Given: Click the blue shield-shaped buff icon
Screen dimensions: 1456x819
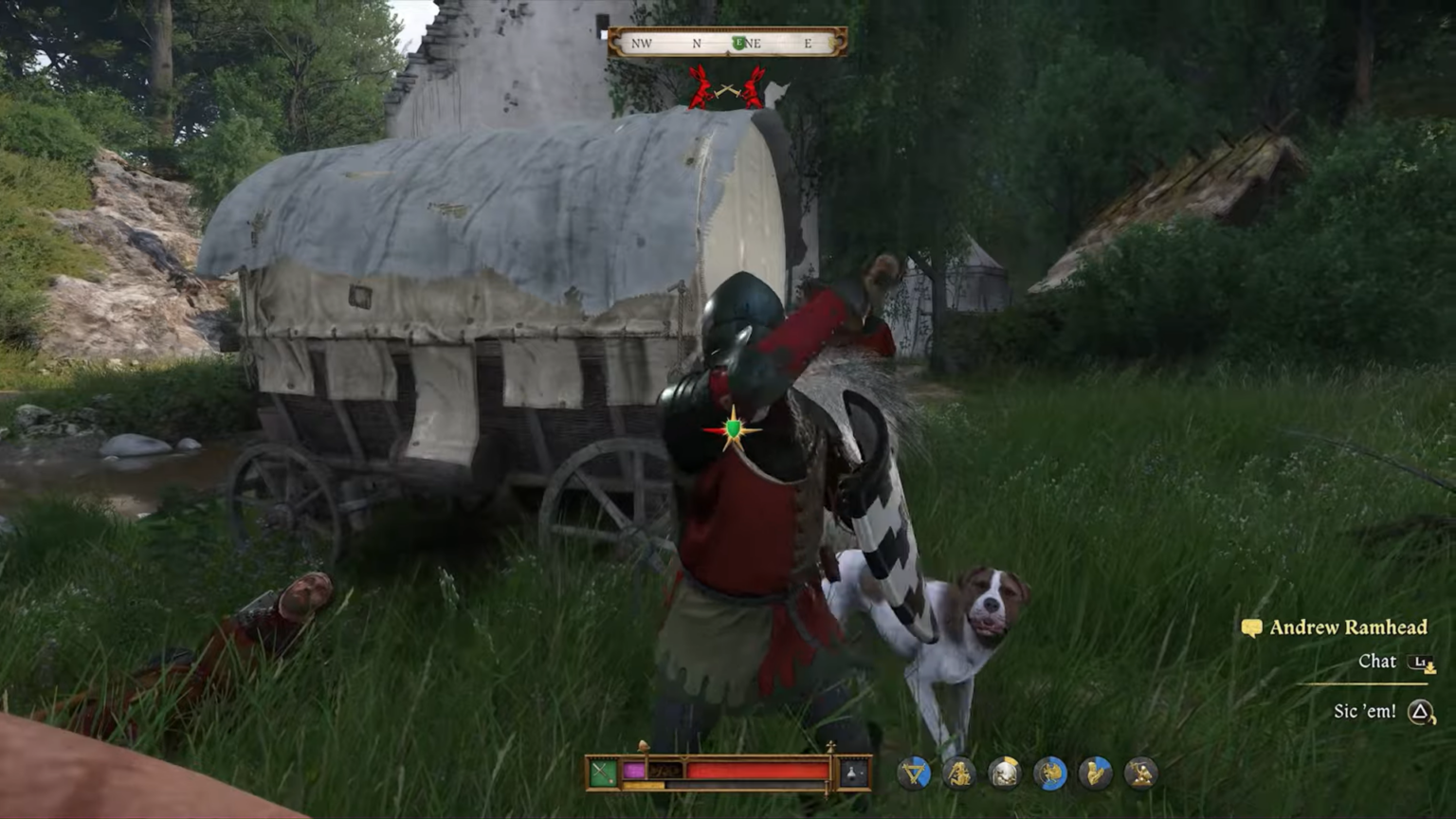Looking at the screenshot, I should click(x=915, y=773).
